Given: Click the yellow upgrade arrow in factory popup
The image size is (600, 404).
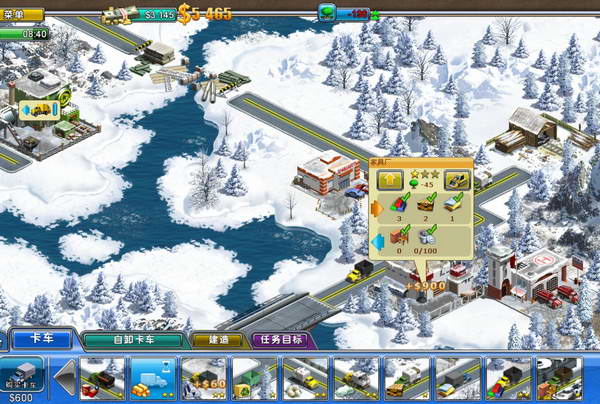Looking at the screenshot, I should click(x=389, y=180).
